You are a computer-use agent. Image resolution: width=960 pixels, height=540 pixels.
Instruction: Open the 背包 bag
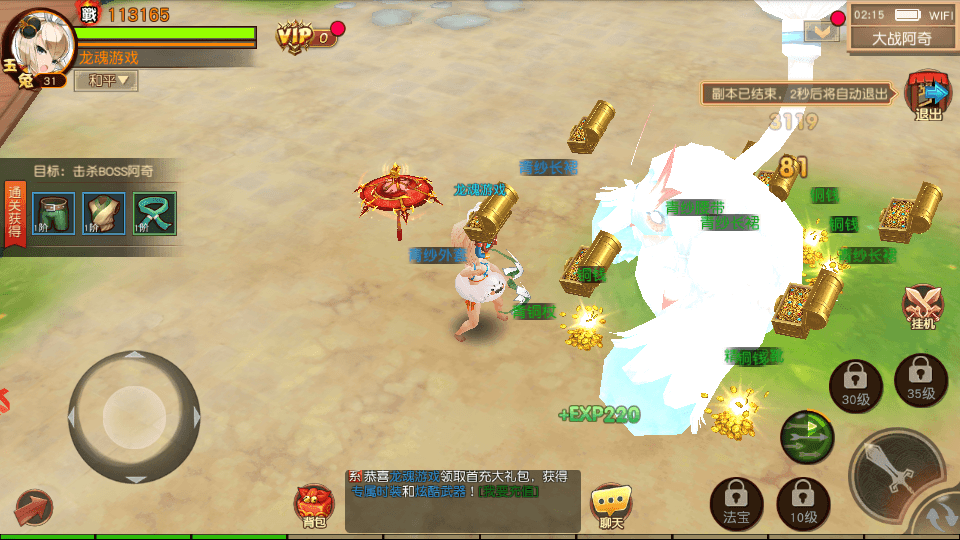point(314,504)
